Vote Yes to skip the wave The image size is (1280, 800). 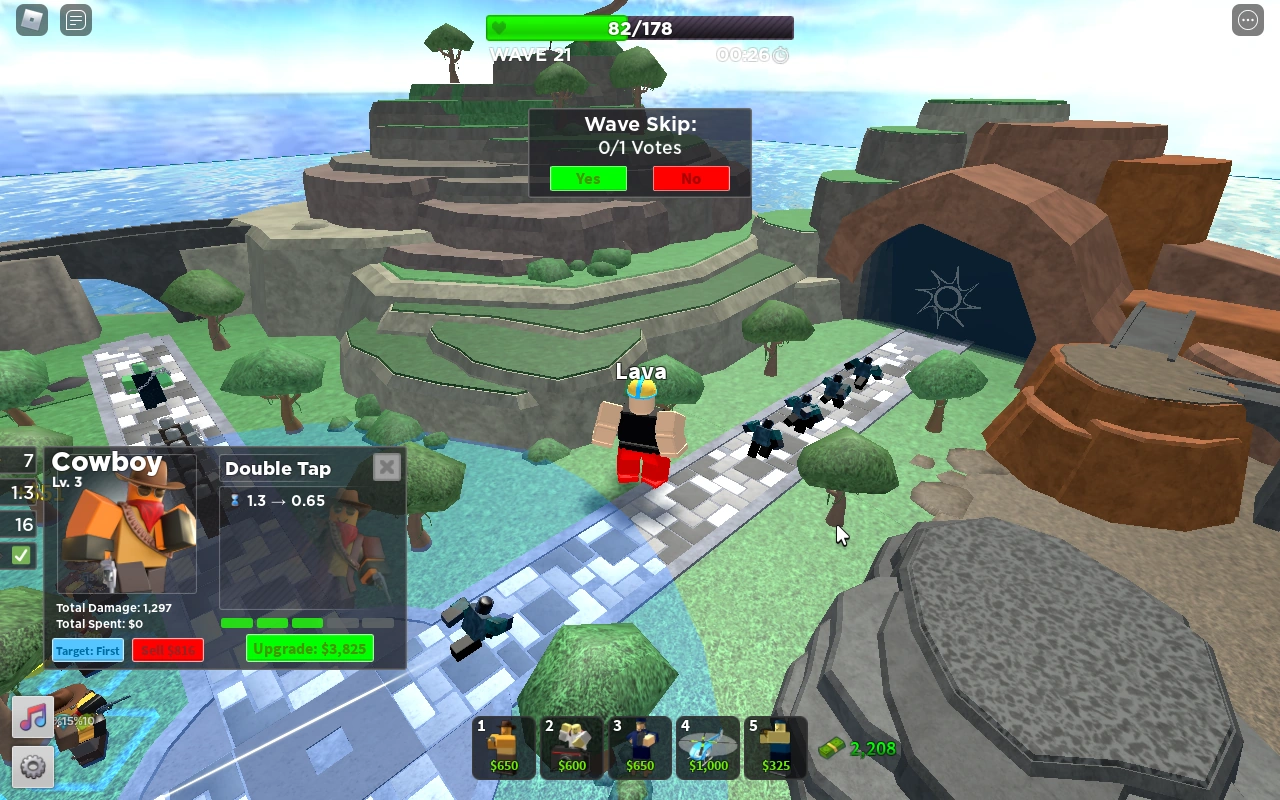click(x=587, y=178)
